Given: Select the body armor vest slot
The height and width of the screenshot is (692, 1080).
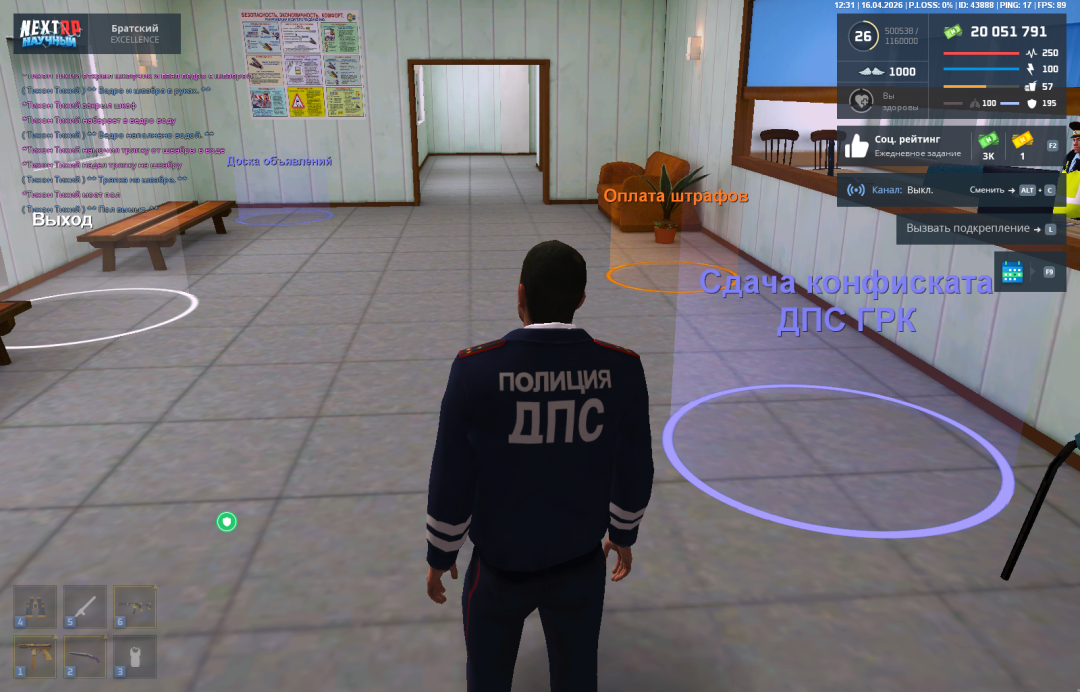Looking at the screenshot, I should (134, 656).
